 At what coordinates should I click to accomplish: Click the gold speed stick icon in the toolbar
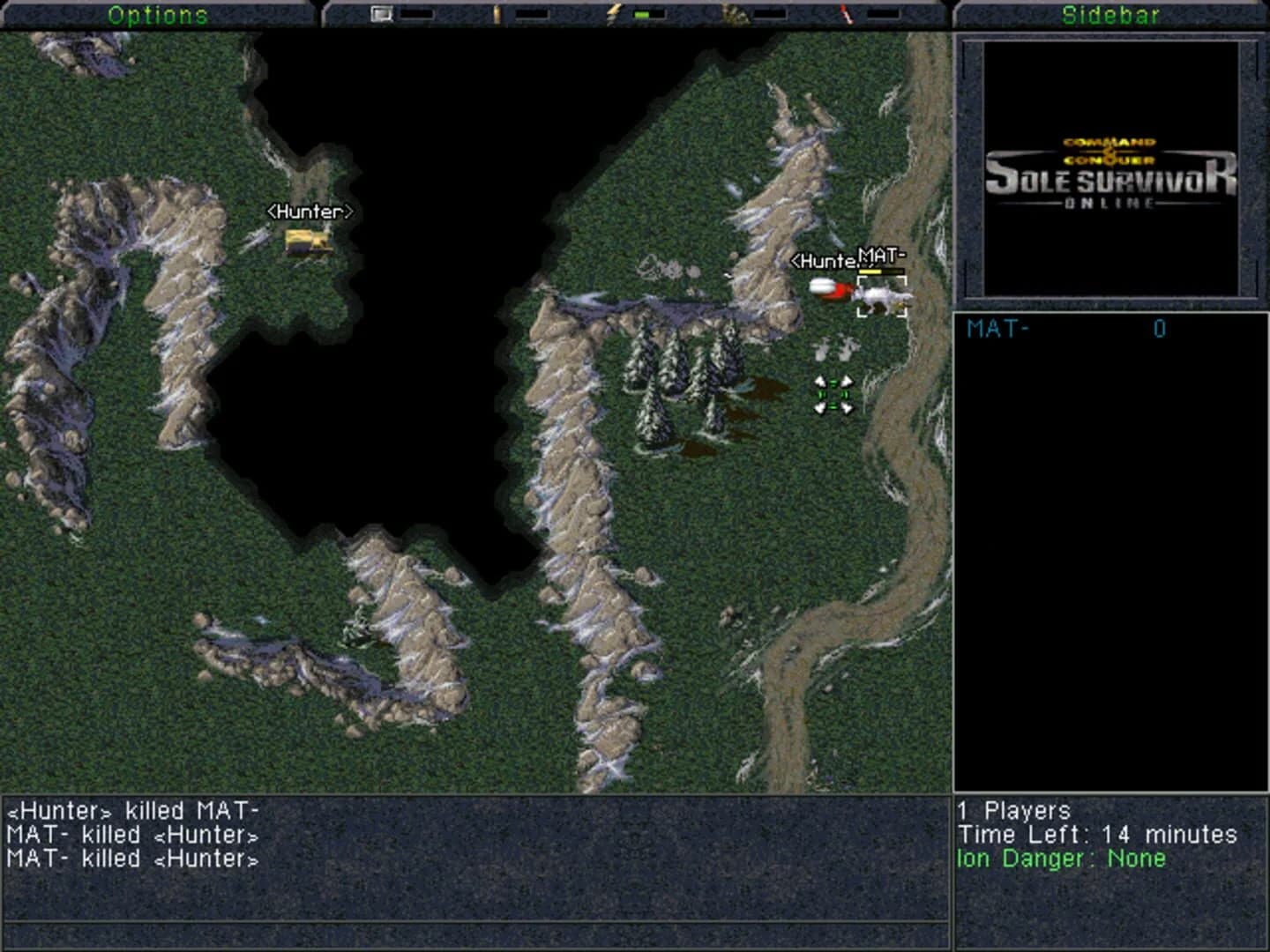(x=497, y=13)
